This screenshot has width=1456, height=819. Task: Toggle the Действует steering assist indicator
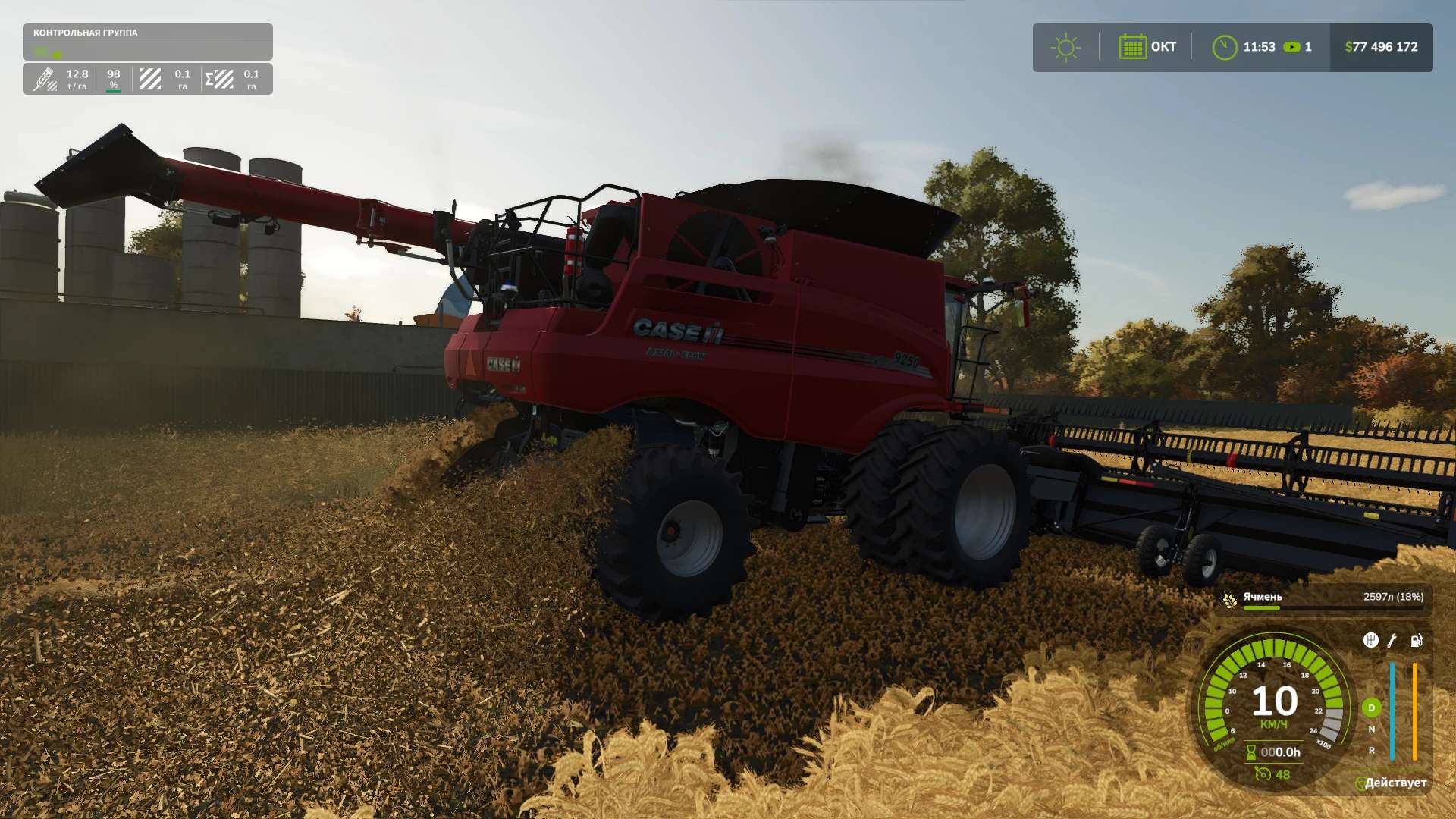[1391, 783]
